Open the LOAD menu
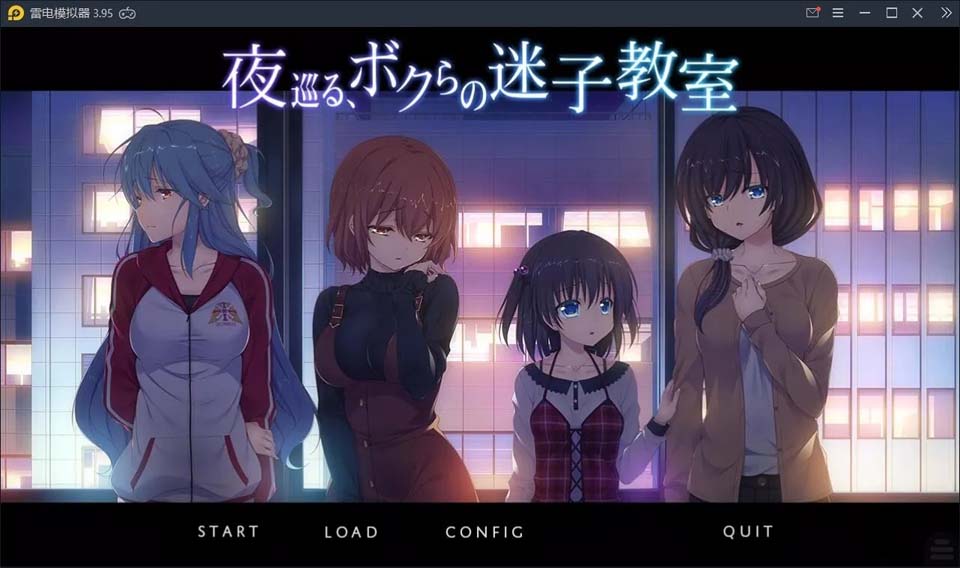960x568 pixels. [x=351, y=532]
